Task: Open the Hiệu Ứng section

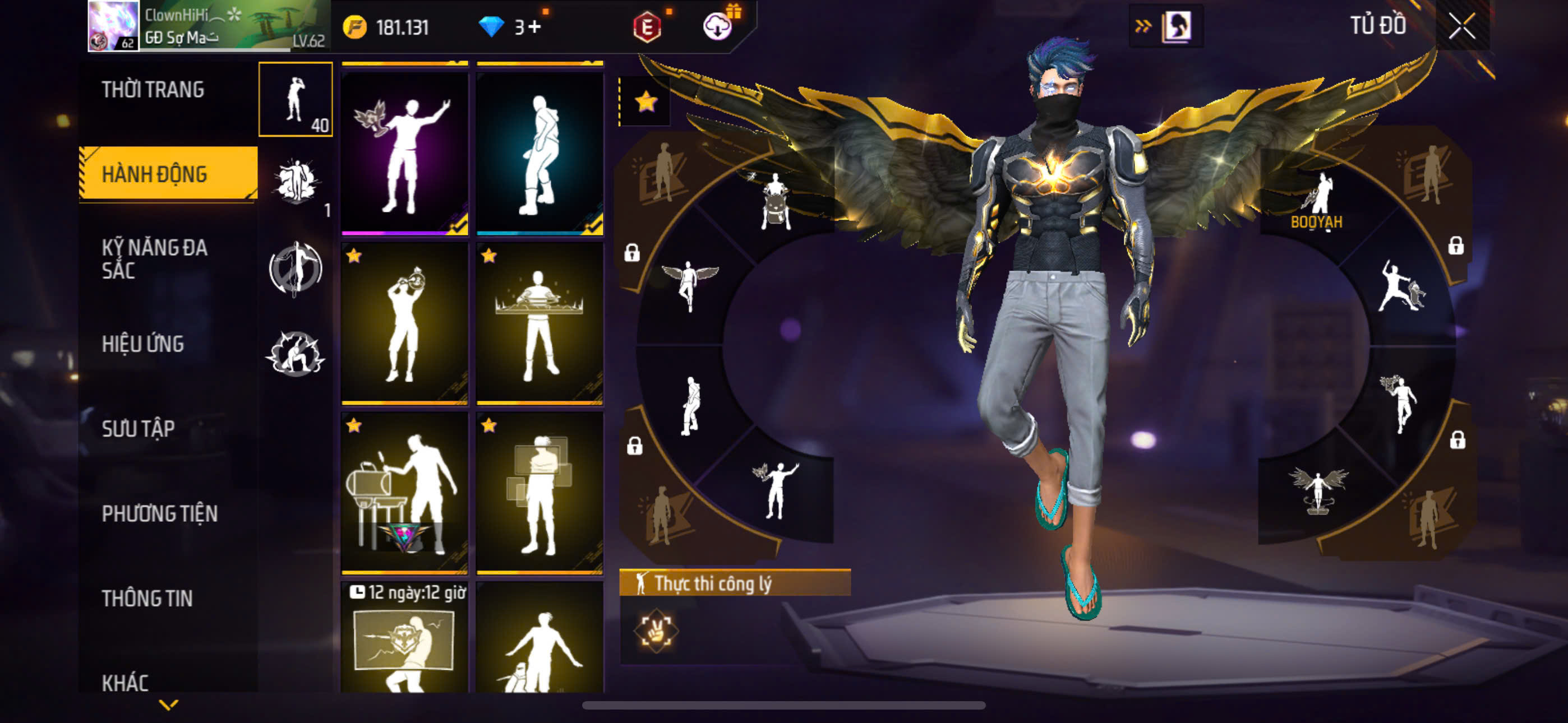Action: tap(142, 344)
